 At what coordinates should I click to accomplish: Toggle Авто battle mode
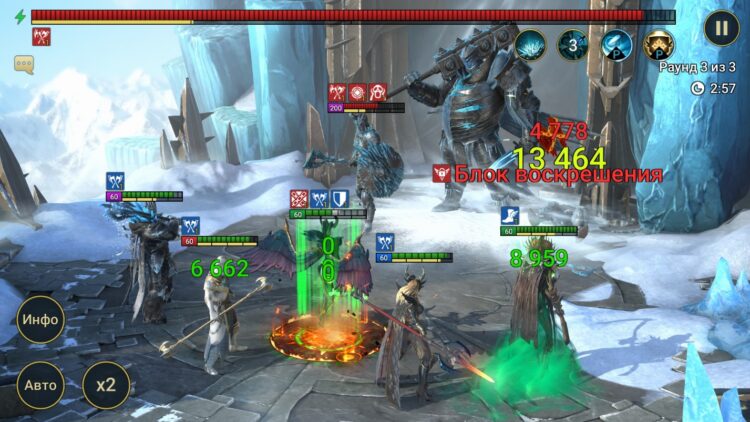(40, 385)
